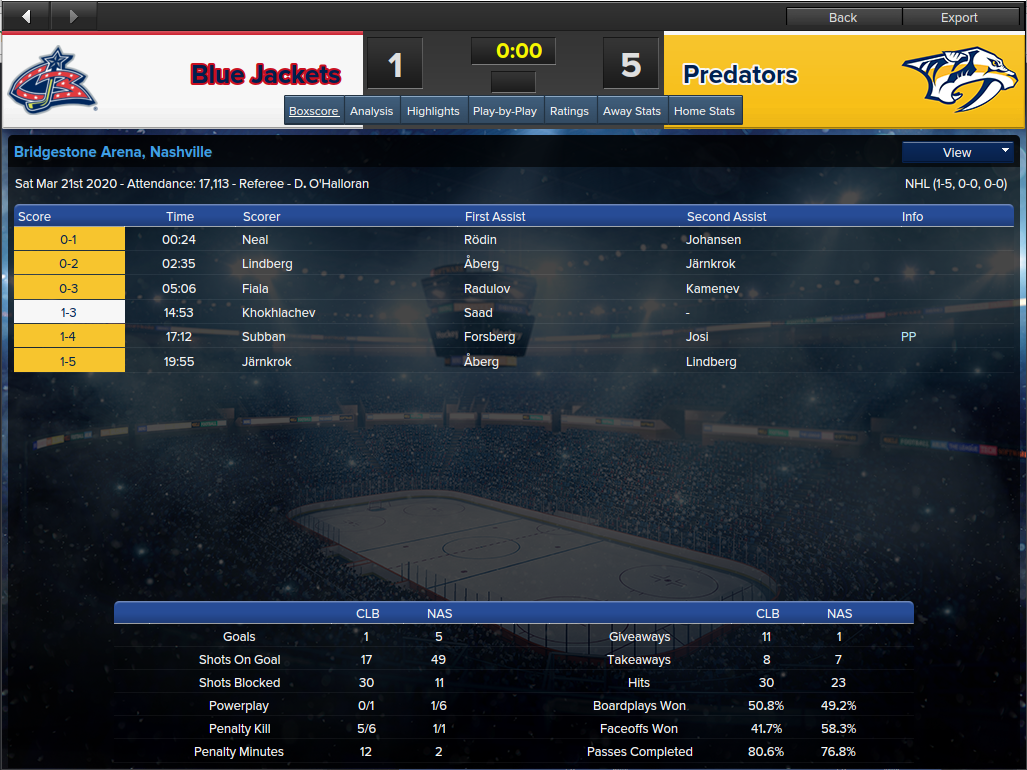Navigate to the previous screen with left arrow
Viewport: 1027px width, 770px height.
tap(26, 16)
